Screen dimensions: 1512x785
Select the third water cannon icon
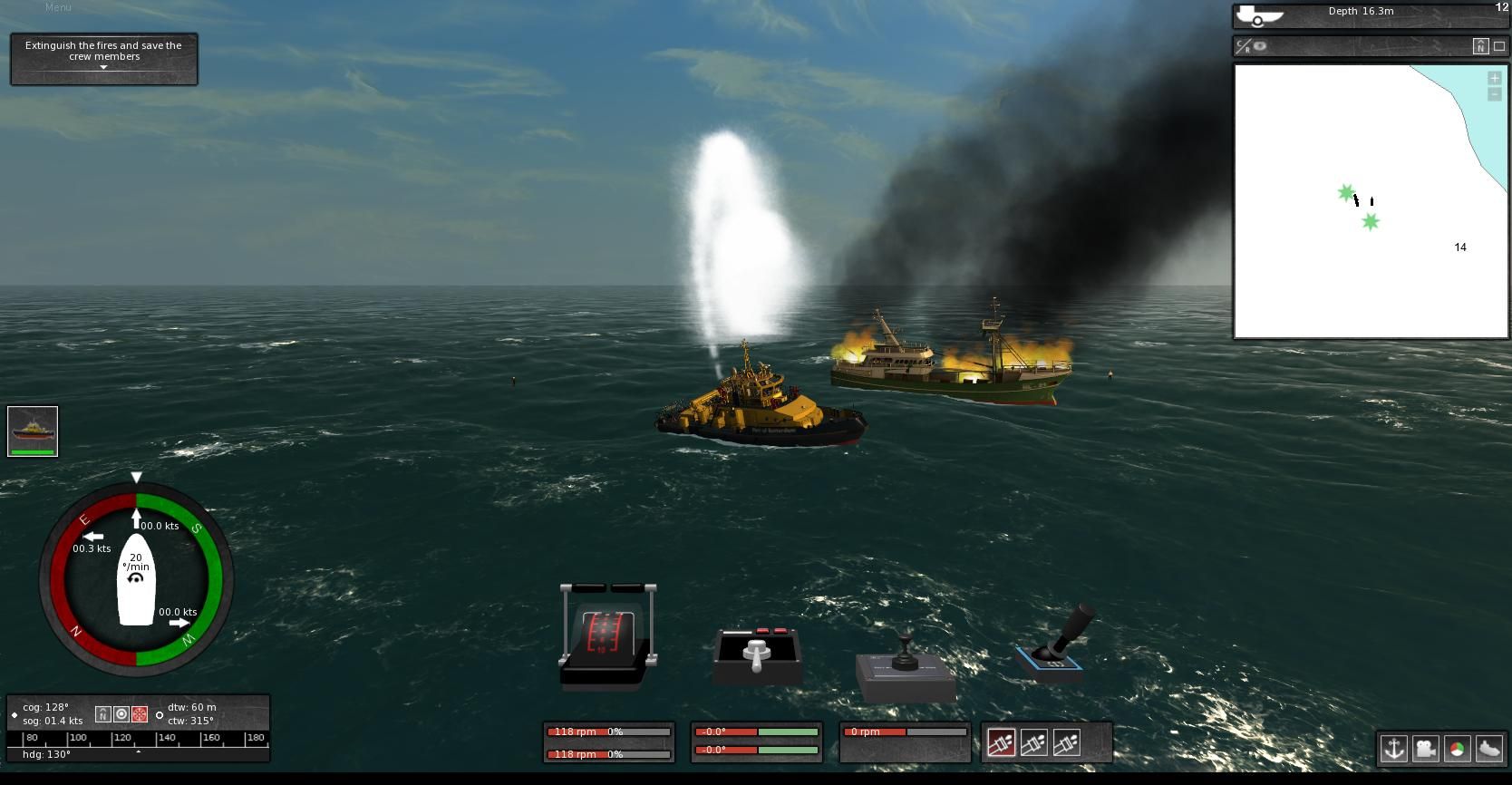[1066, 743]
